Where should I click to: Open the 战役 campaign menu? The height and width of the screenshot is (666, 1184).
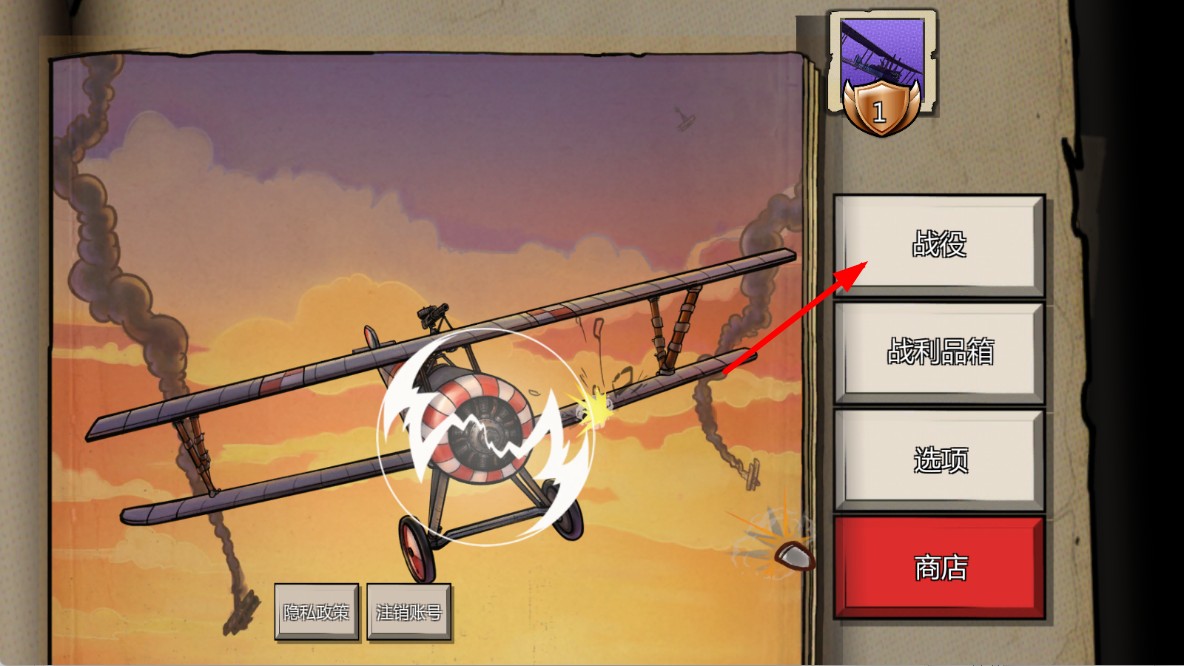click(939, 245)
